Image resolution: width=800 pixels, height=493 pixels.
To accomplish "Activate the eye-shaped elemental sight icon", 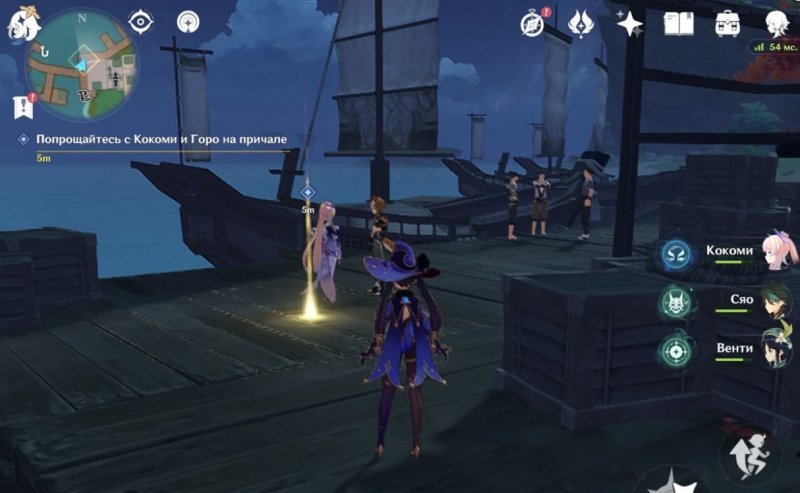I will pyautogui.click(x=141, y=22).
